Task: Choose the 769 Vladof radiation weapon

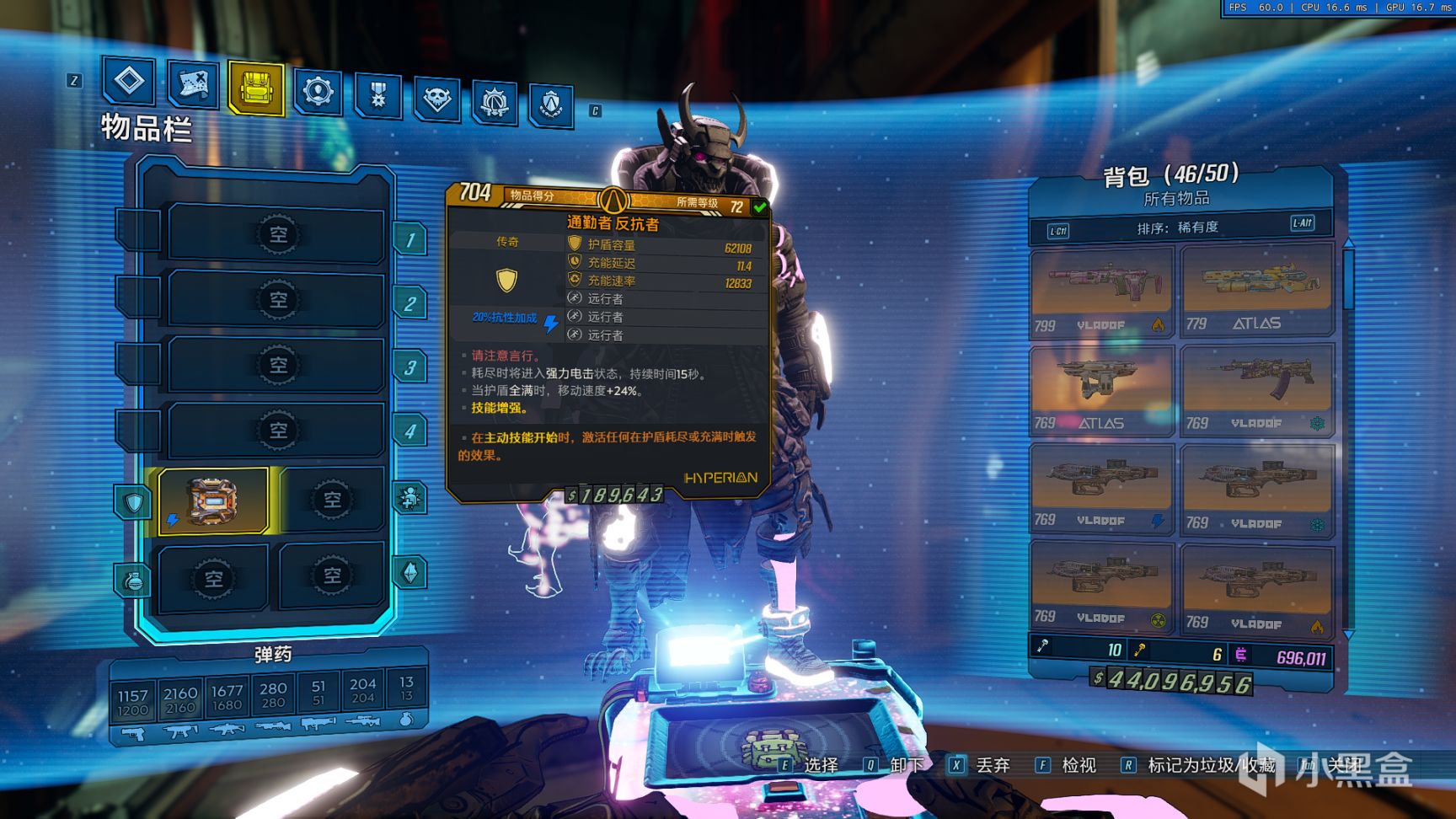Action: tap(1101, 585)
